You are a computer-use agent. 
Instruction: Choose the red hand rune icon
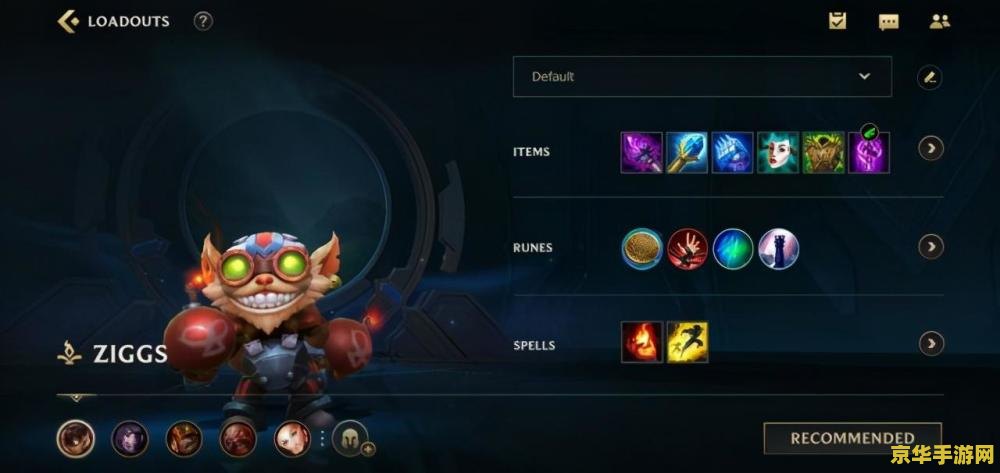click(x=688, y=248)
